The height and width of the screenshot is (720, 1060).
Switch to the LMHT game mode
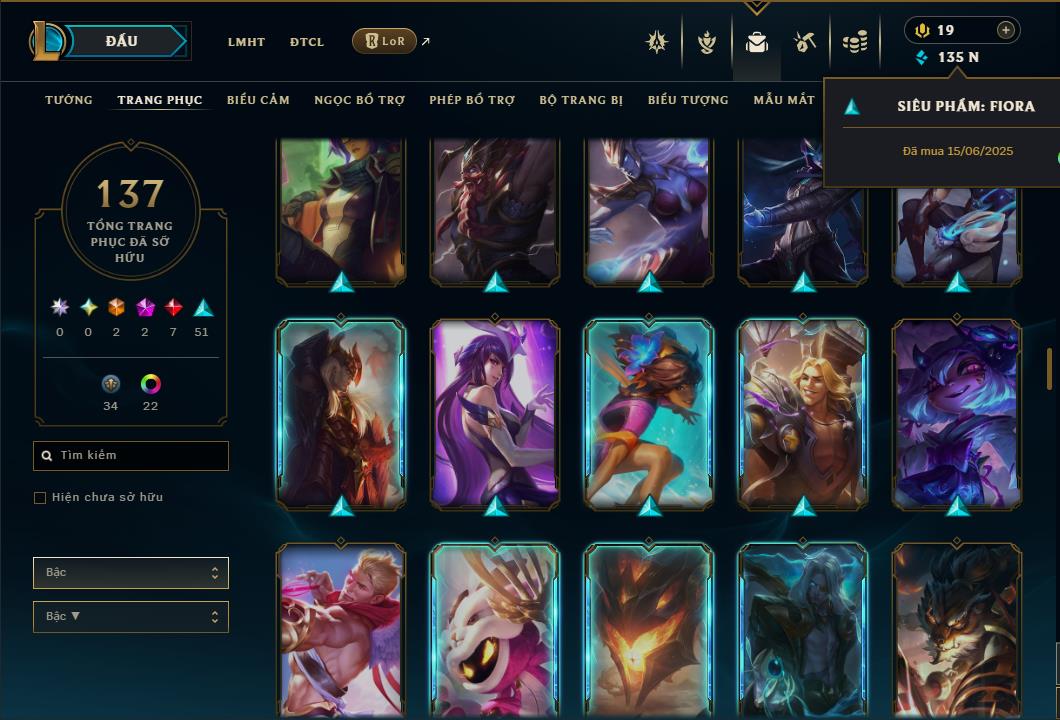click(x=246, y=42)
